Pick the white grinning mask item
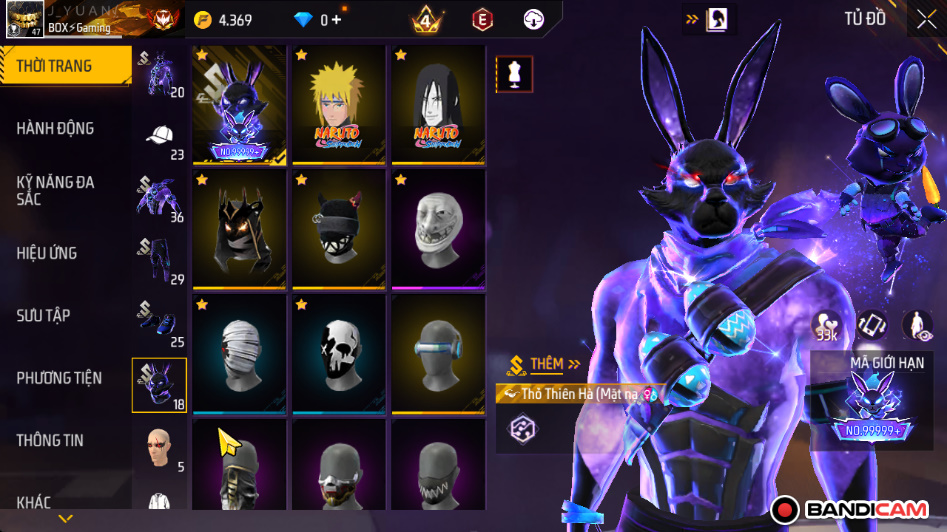 click(x=438, y=230)
